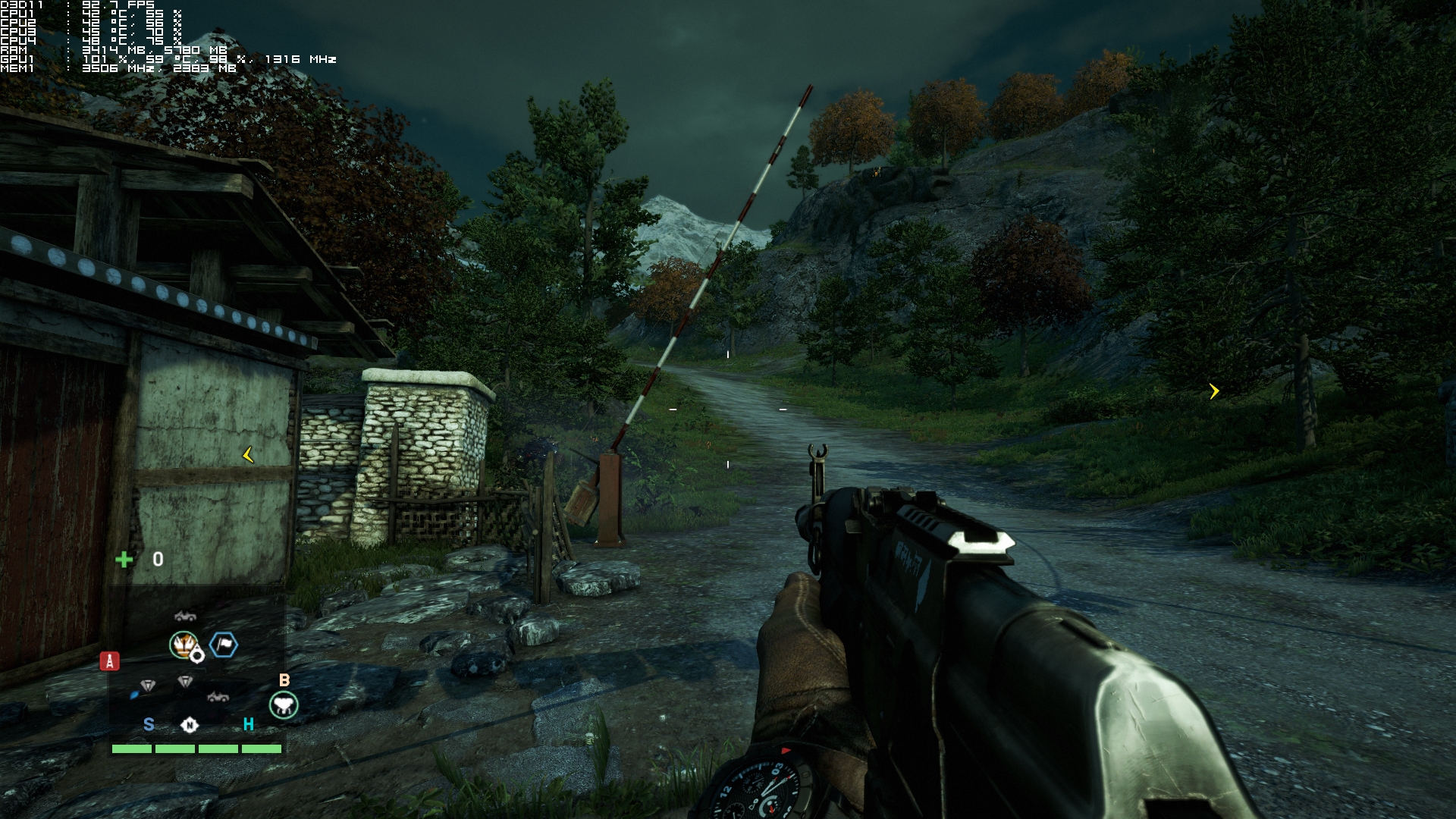Image resolution: width=1456 pixels, height=819 pixels.
Task: Click the cyan H marker on minimap
Action: [248, 725]
